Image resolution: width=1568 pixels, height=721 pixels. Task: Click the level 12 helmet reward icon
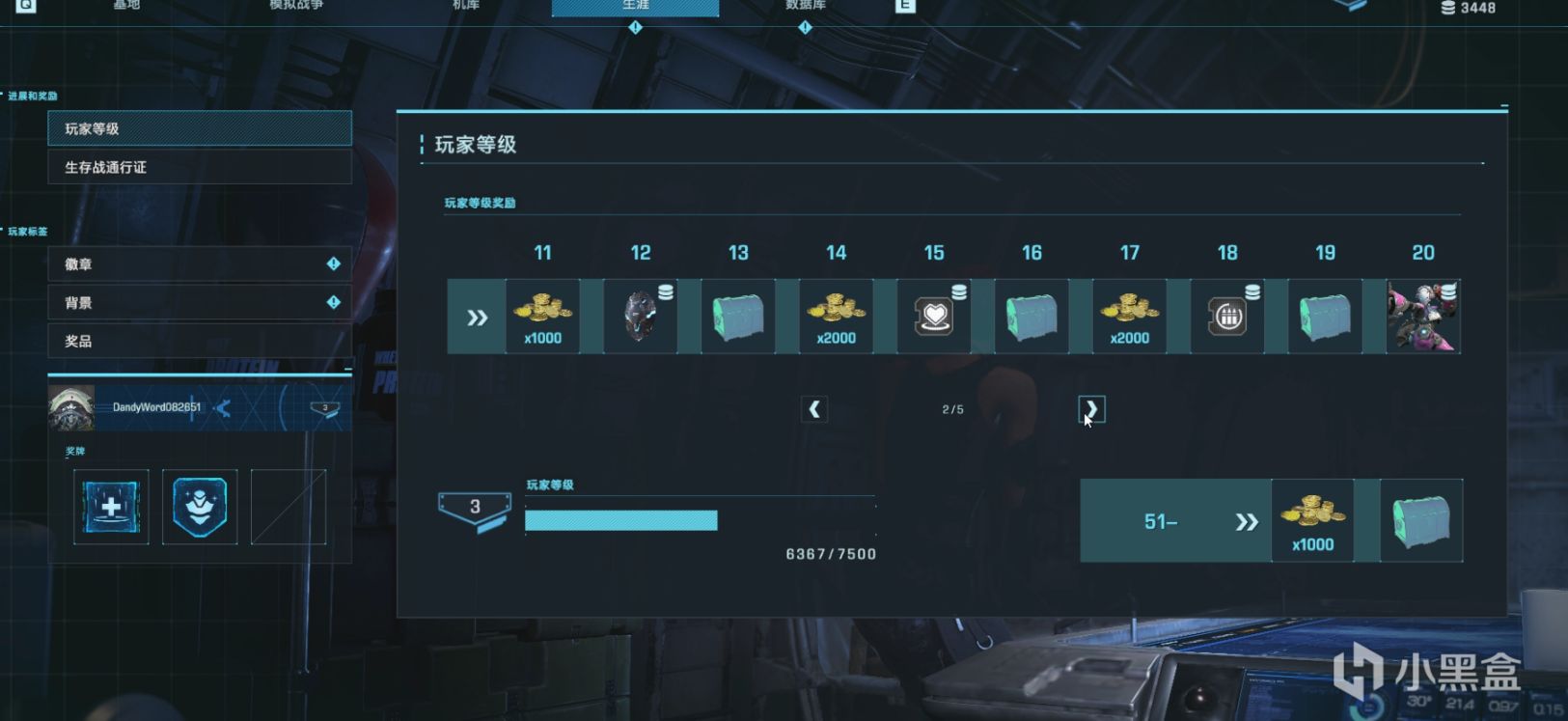(x=640, y=316)
